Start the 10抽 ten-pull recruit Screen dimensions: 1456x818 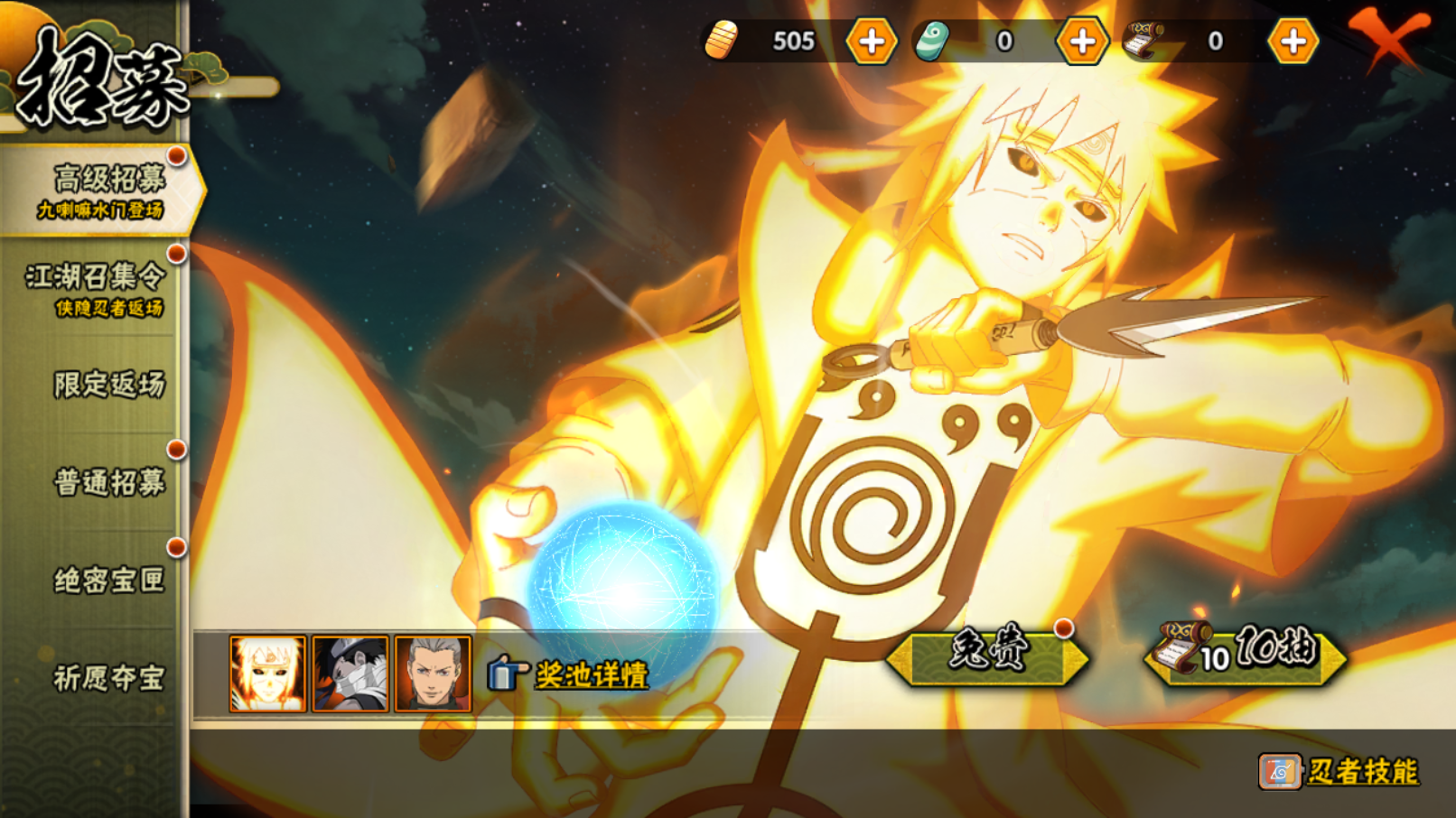pos(1245,655)
